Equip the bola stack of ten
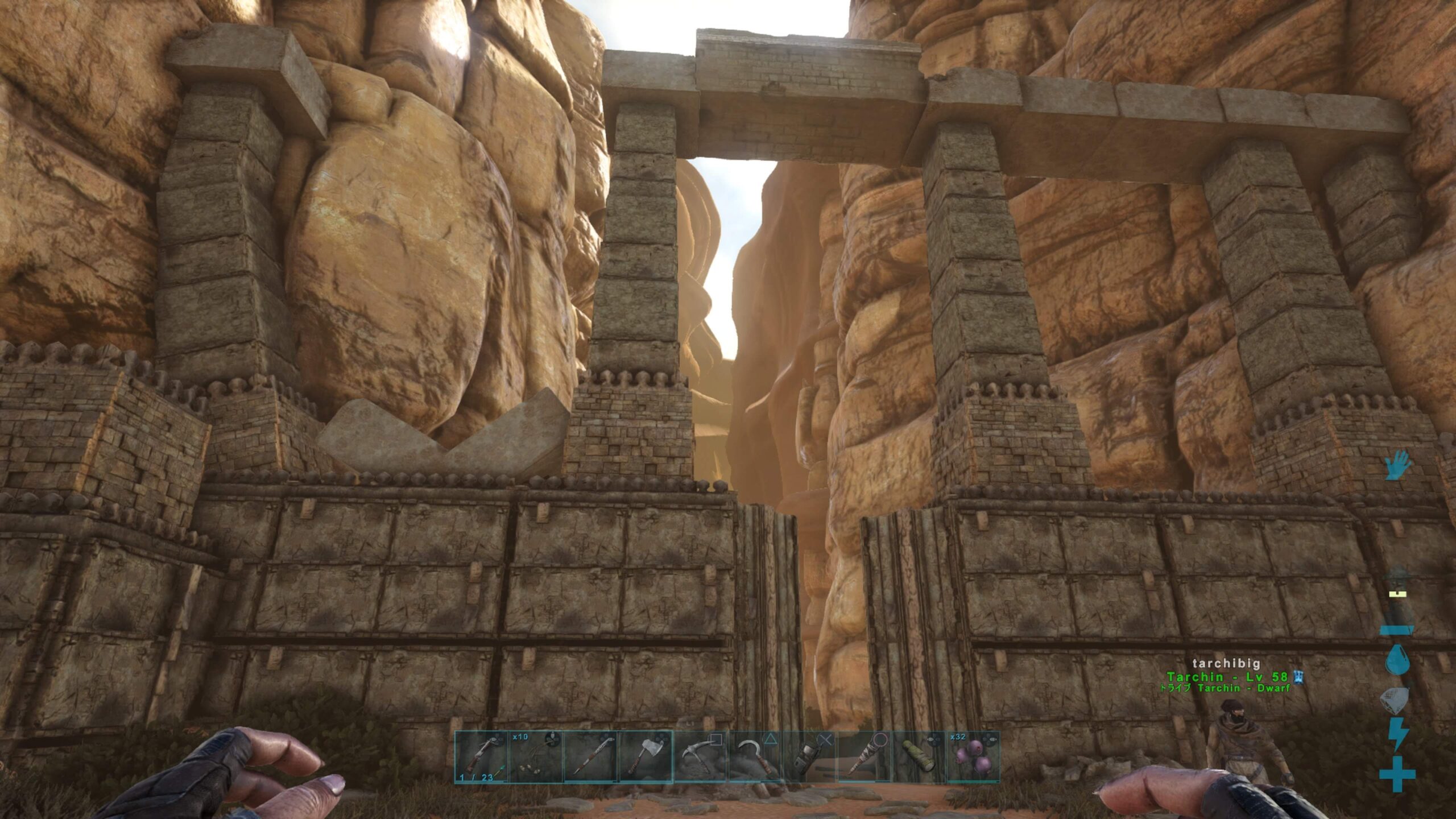Image resolution: width=1456 pixels, height=819 pixels. tap(536, 757)
